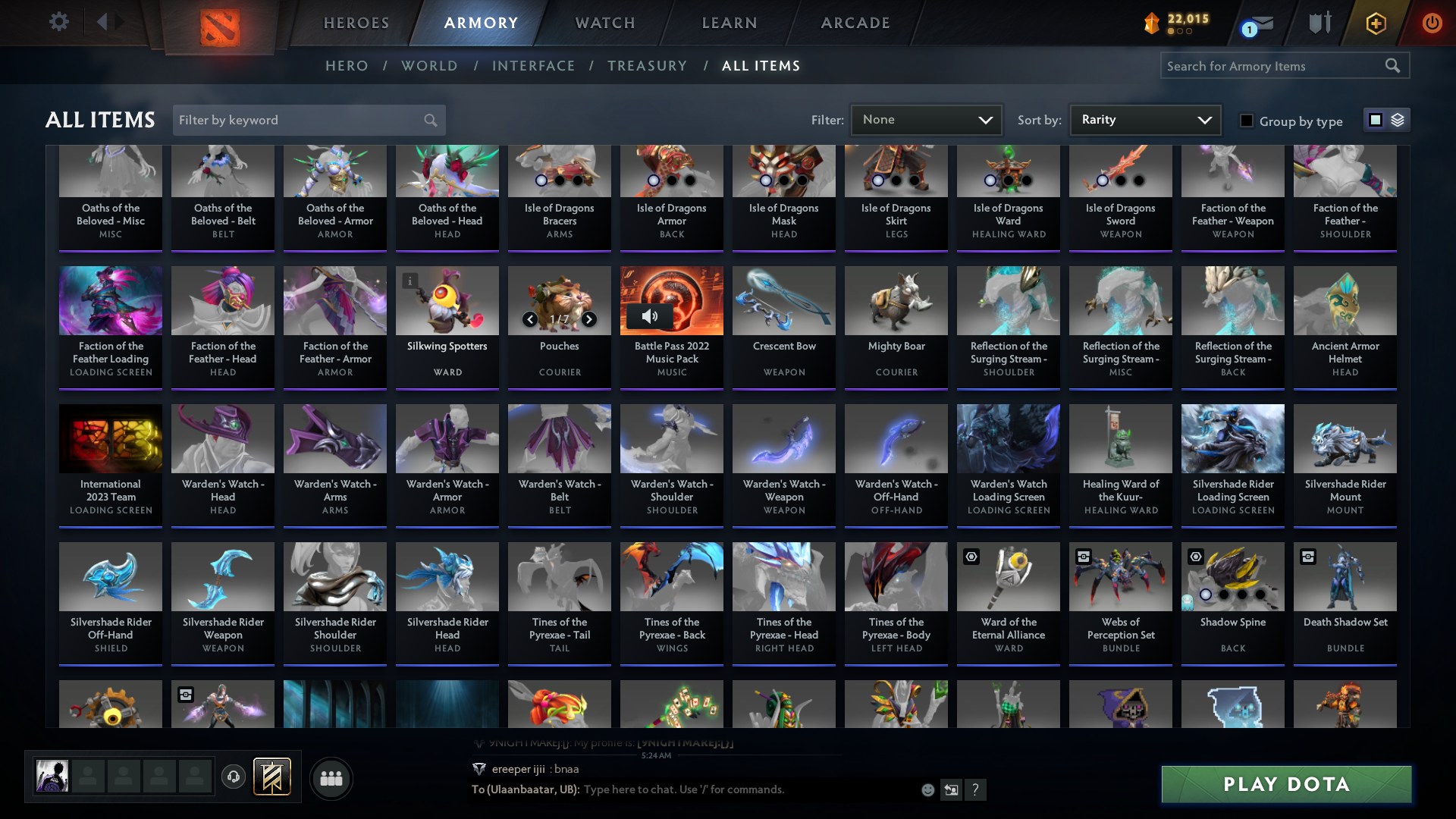
Task: Mute the Battle Pass 2022 Music Pack preview
Action: pos(651,317)
